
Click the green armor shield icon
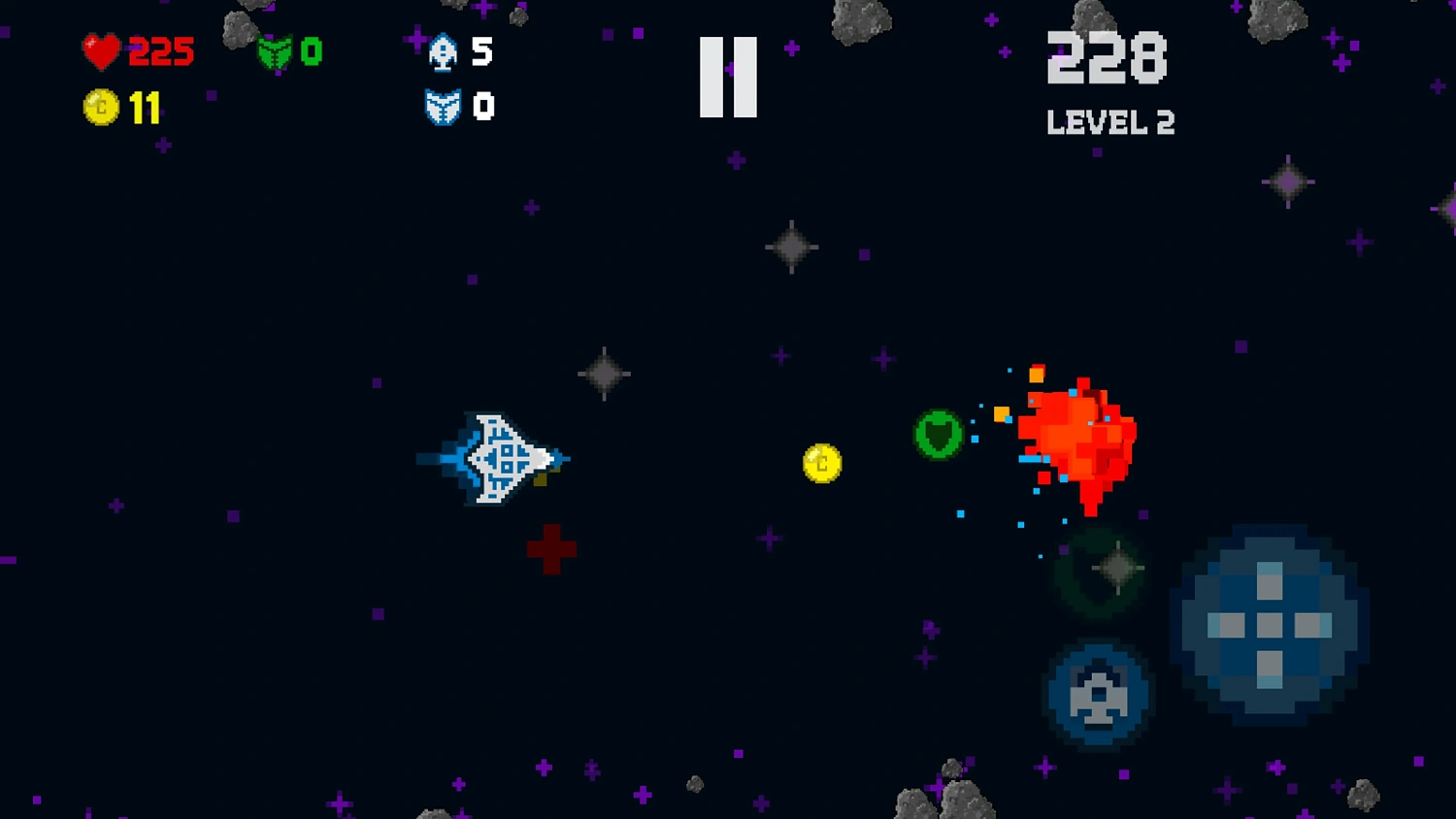pos(275,53)
